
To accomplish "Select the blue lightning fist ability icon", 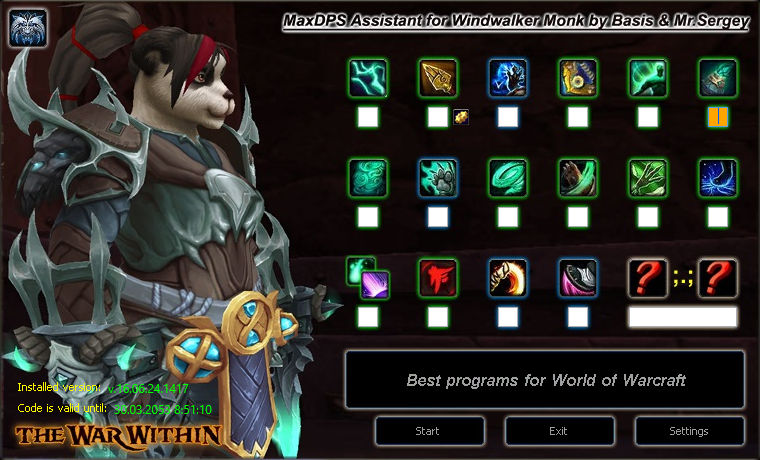I will pos(507,78).
